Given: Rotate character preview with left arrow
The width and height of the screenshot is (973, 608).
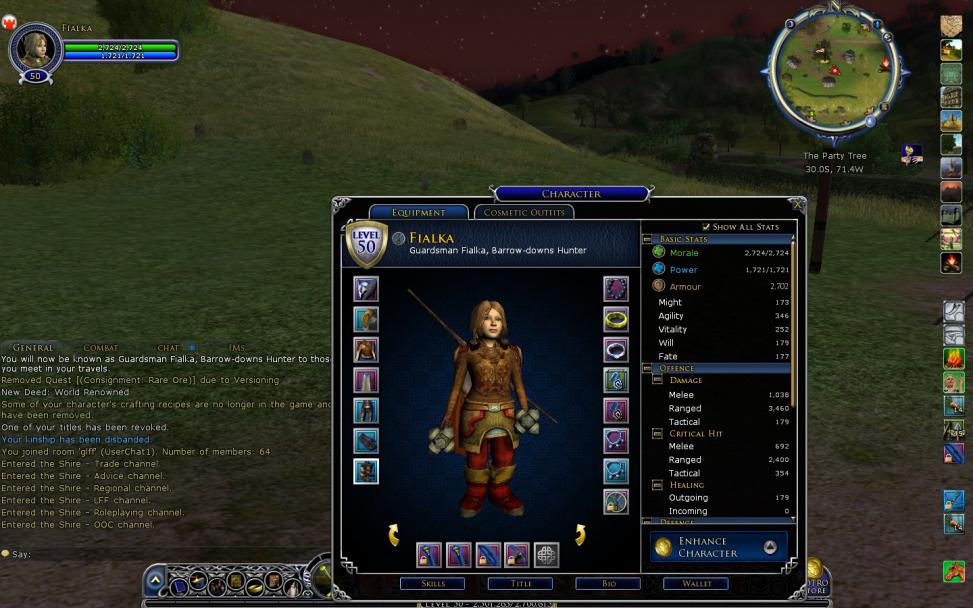Looking at the screenshot, I should tap(394, 535).
